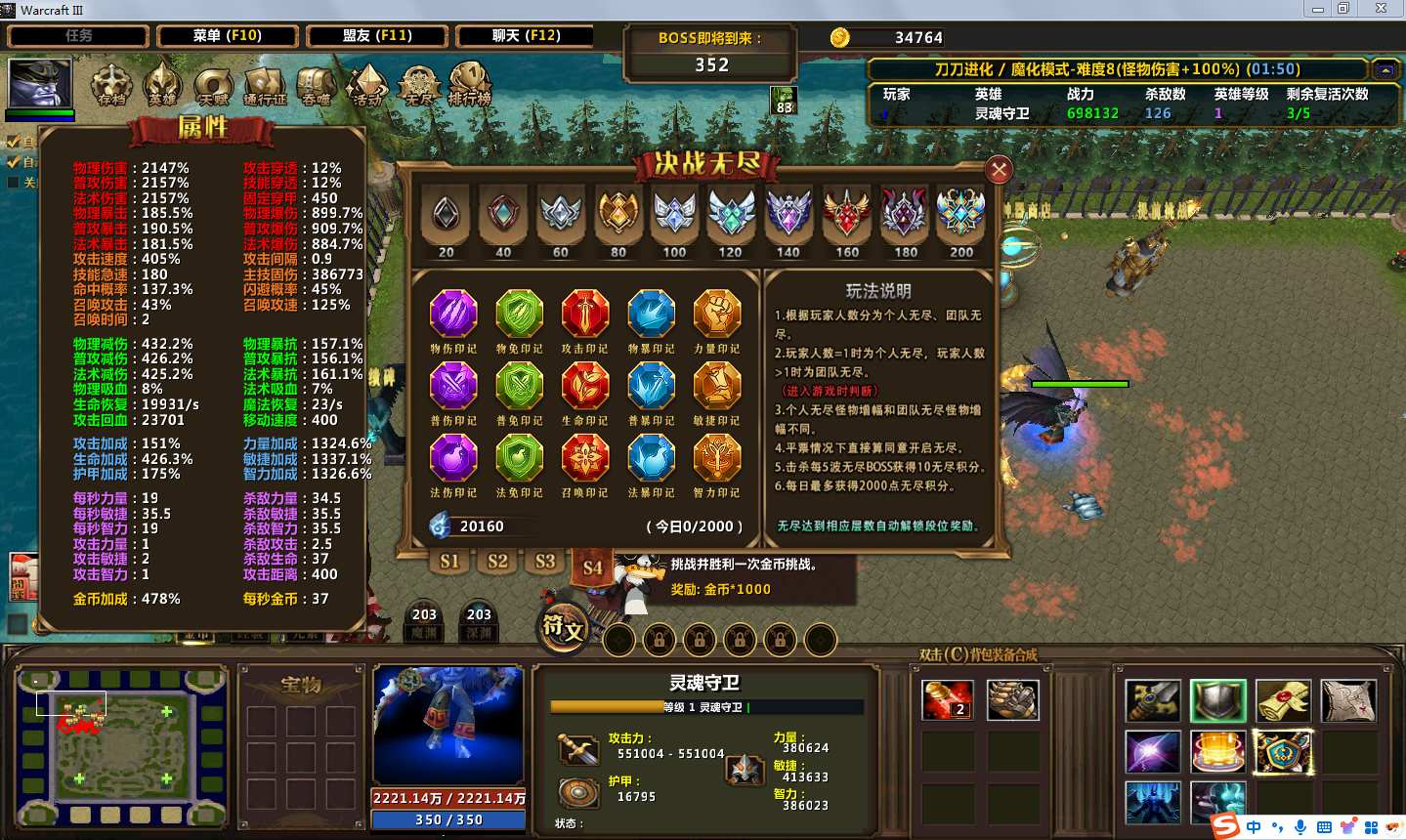Minimize the Warcraft III window

(1317, 9)
